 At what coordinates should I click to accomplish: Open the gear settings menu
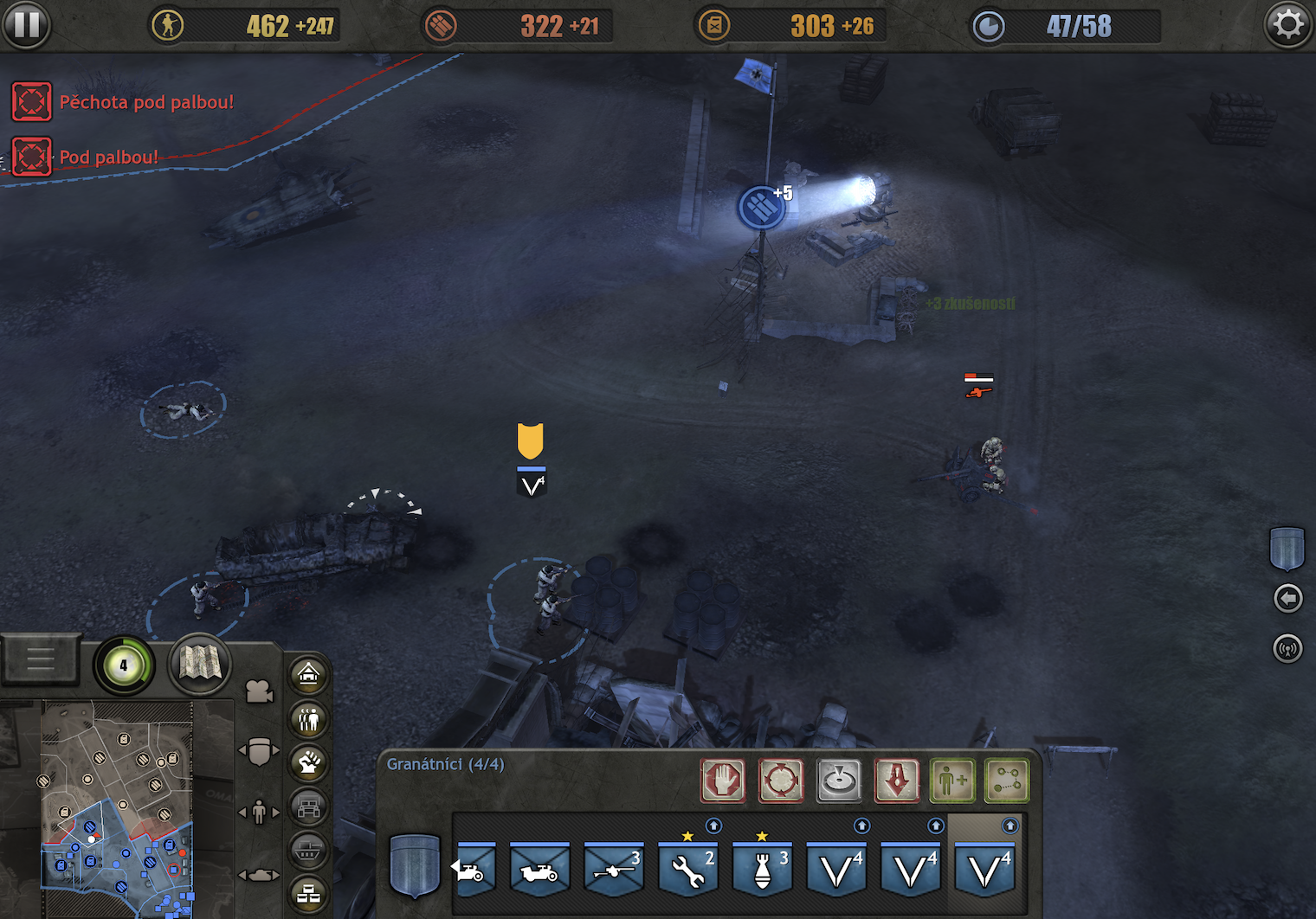click(x=1287, y=24)
